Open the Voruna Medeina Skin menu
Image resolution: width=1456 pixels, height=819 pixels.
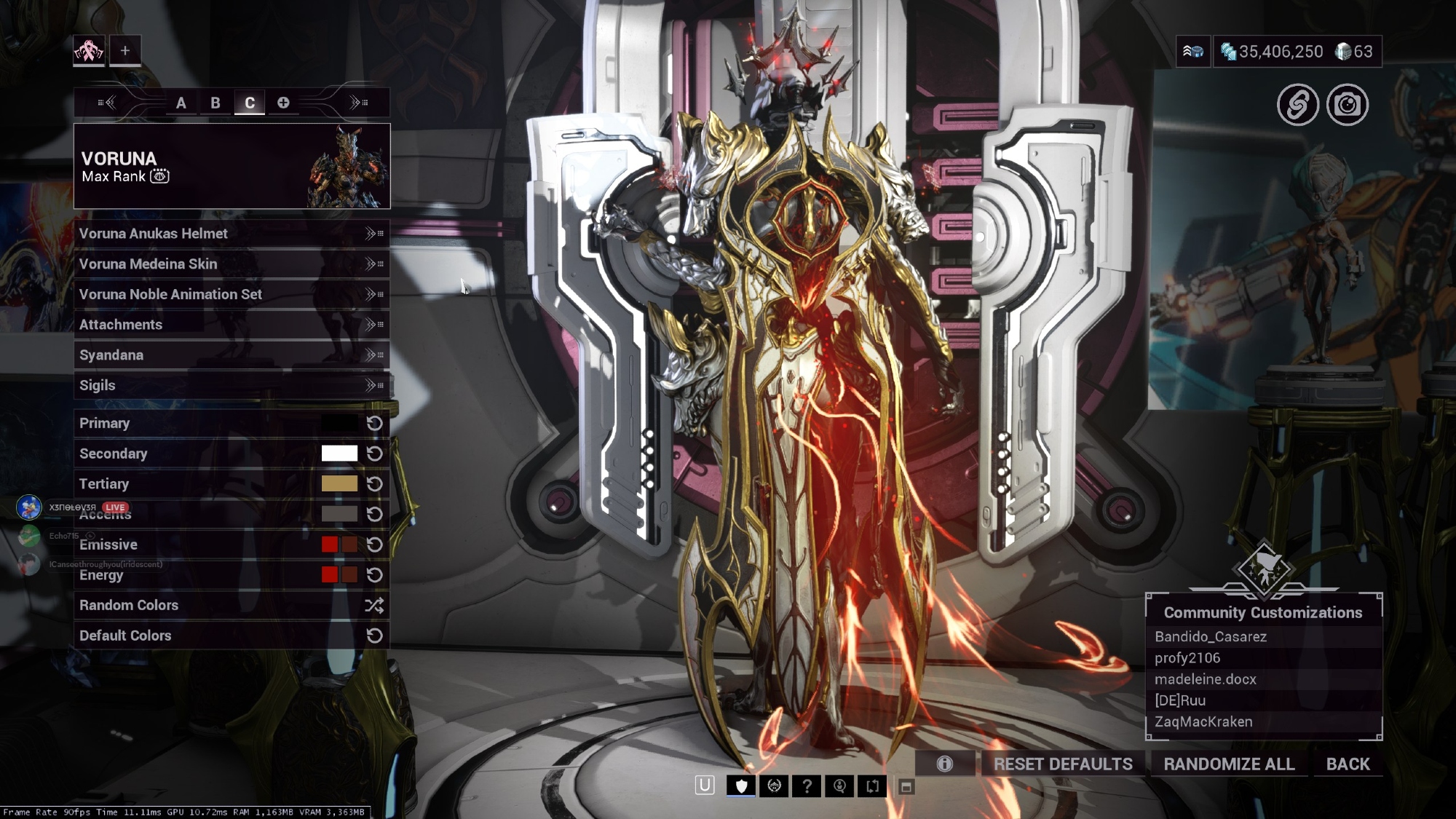point(231,264)
